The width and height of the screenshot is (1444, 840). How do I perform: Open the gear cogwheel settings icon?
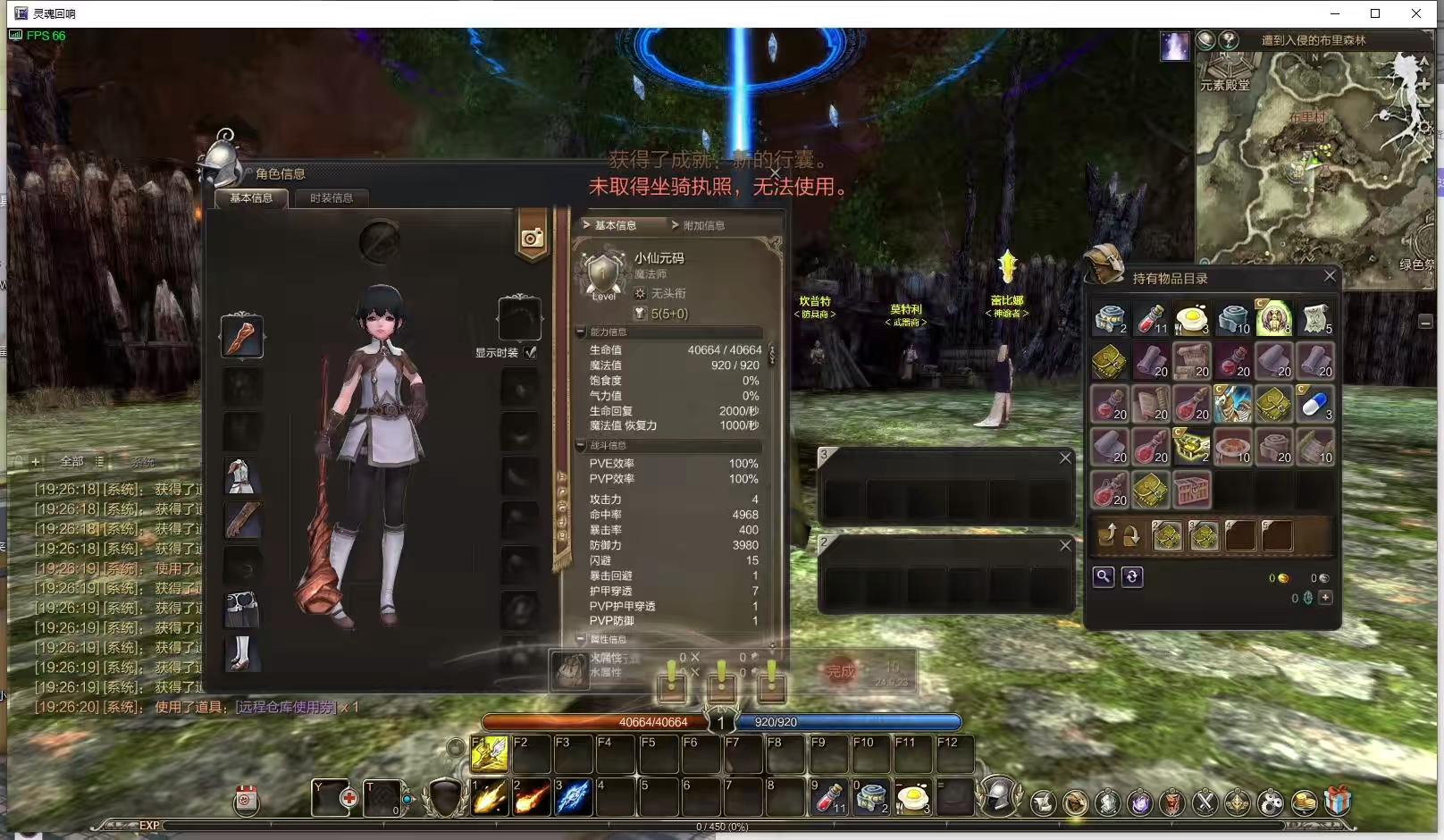[x=1272, y=802]
